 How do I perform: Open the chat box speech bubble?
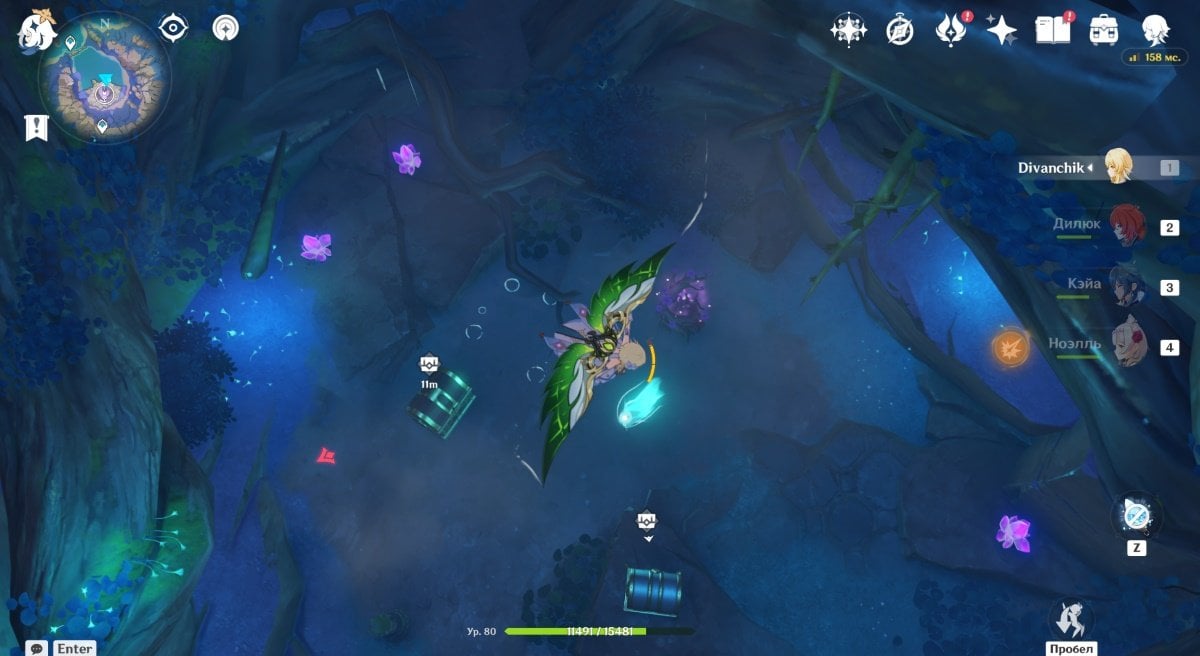coord(37,648)
